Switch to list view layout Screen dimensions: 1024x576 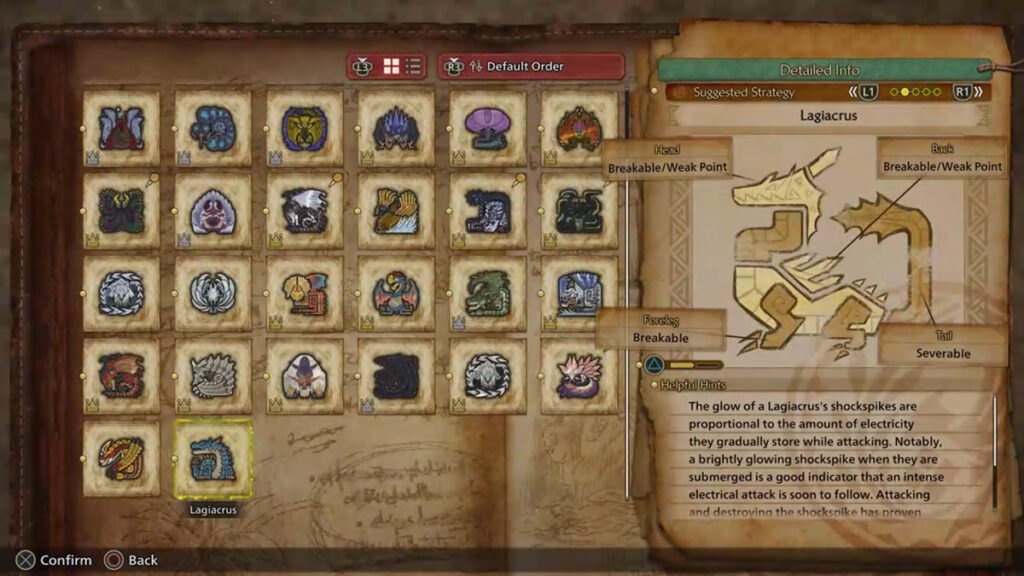pos(413,67)
